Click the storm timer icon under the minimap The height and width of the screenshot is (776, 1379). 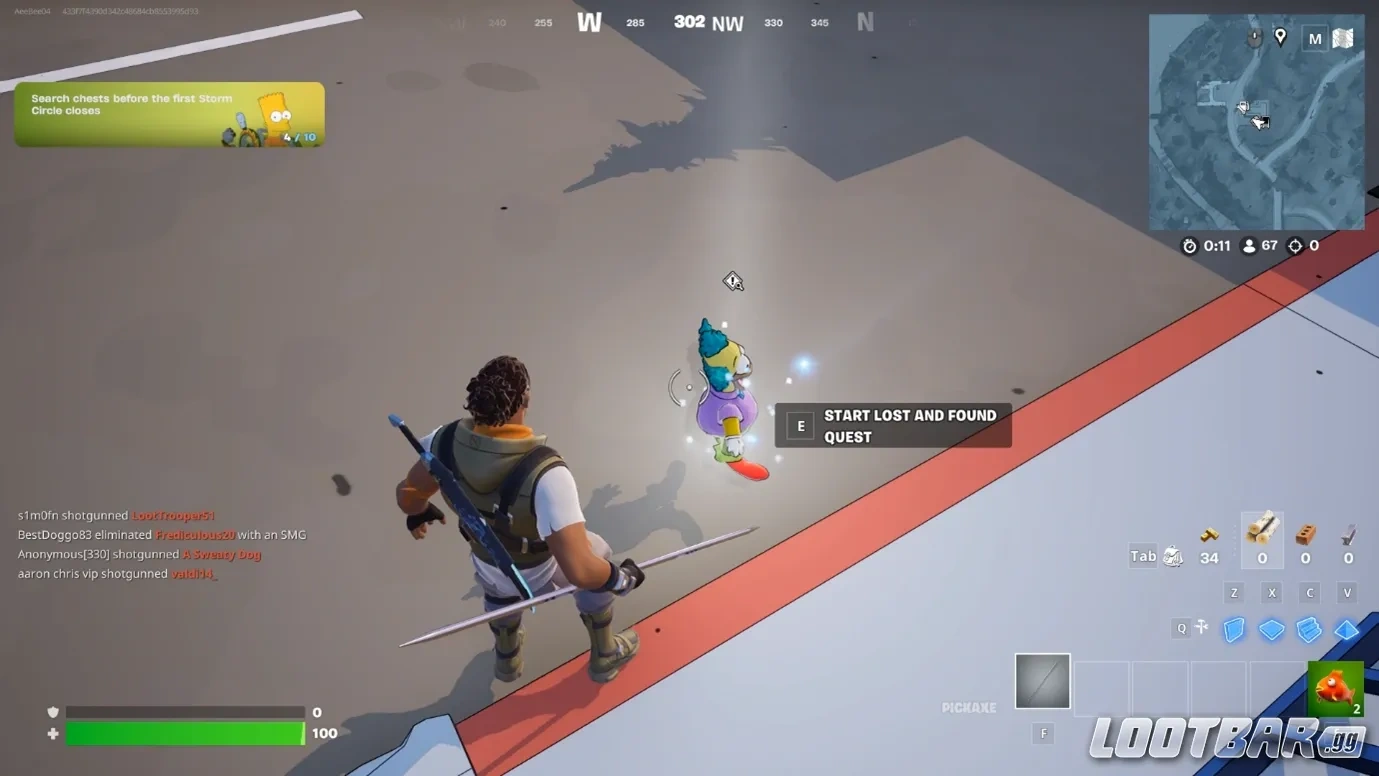click(1189, 245)
